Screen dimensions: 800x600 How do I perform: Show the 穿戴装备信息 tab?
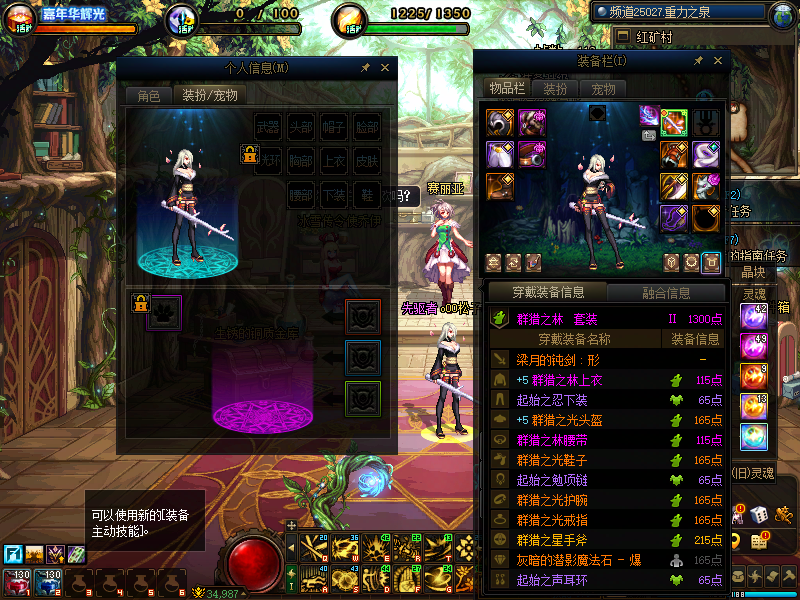coord(547,293)
